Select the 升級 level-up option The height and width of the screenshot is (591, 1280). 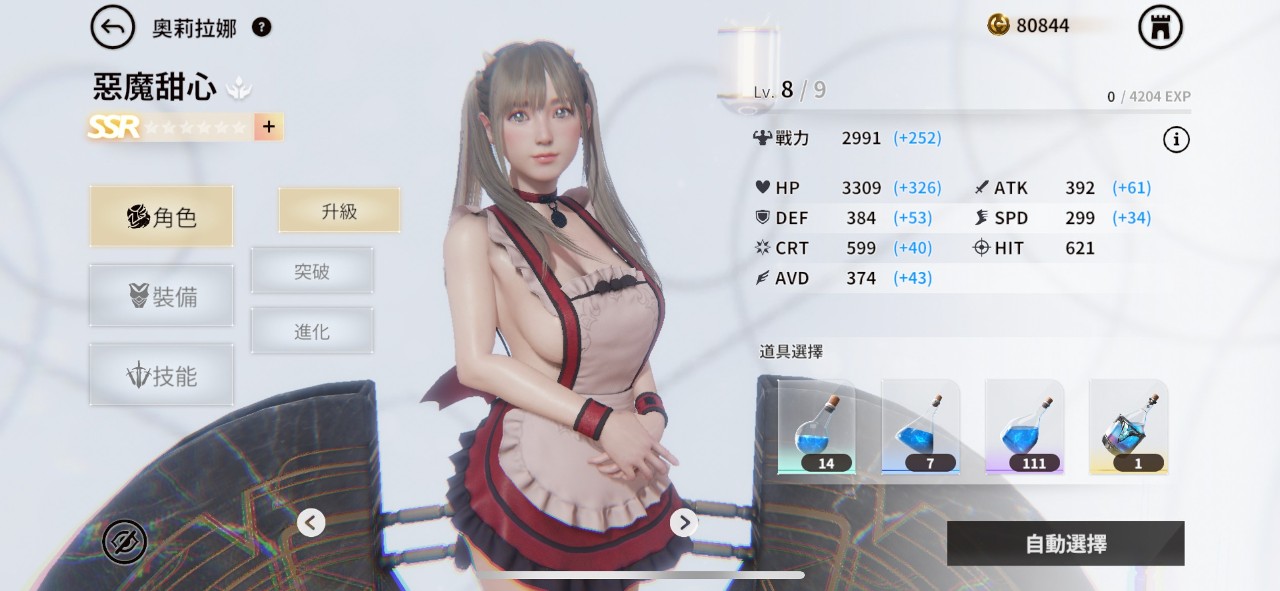tap(339, 211)
